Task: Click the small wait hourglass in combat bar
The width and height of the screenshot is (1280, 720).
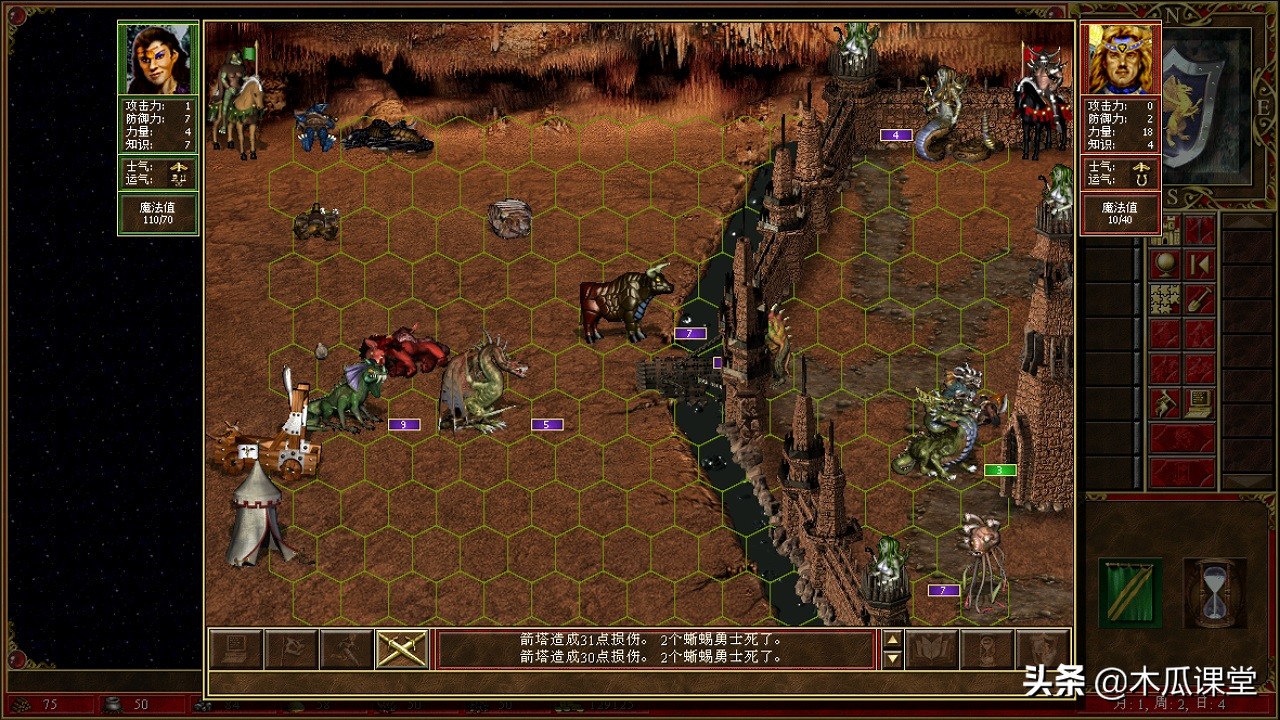Action: pos(987,649)
